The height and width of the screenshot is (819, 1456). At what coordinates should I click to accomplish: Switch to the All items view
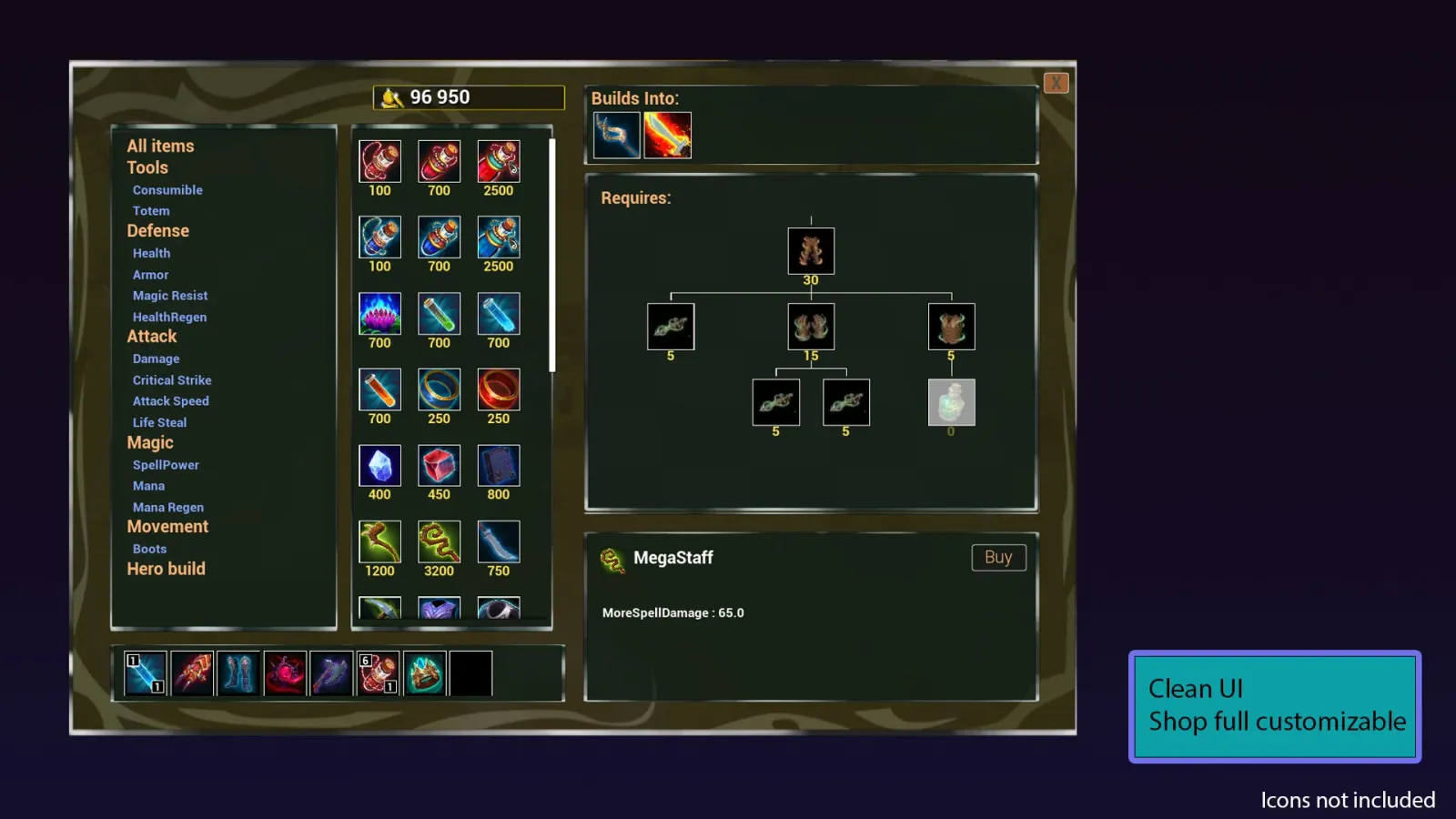point(160,146)
